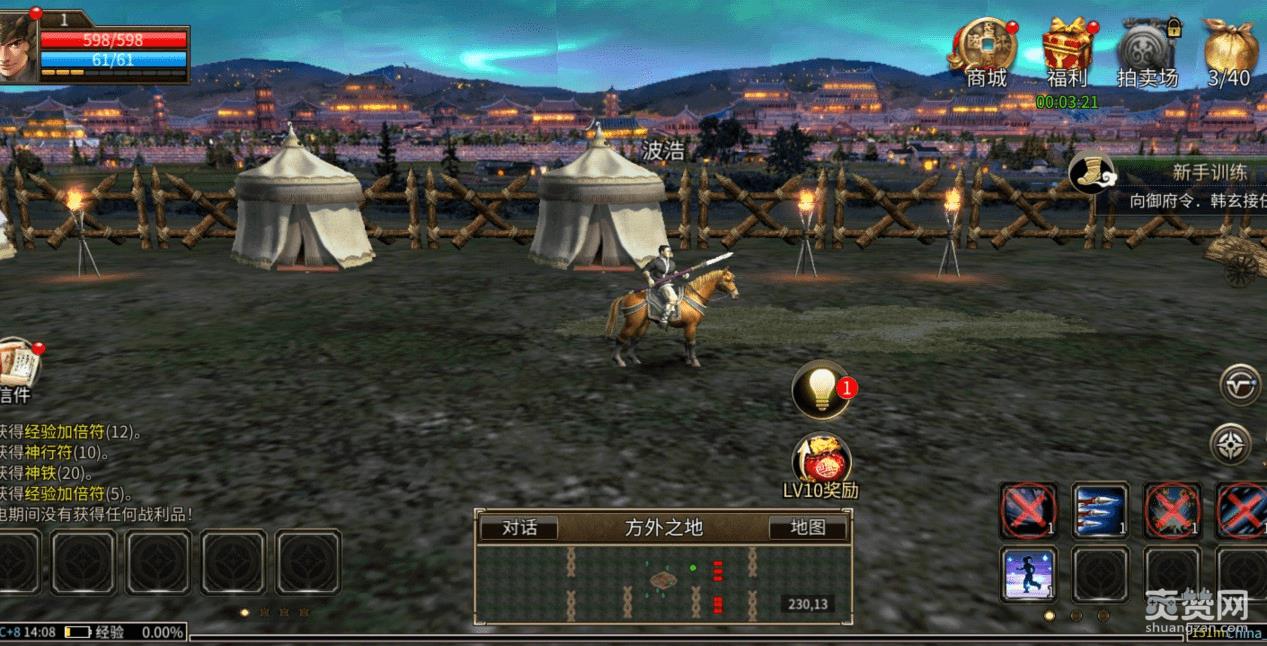Open the 地图 map button
The width and height of the screenshot is (1267, 646).
[807, 528]
